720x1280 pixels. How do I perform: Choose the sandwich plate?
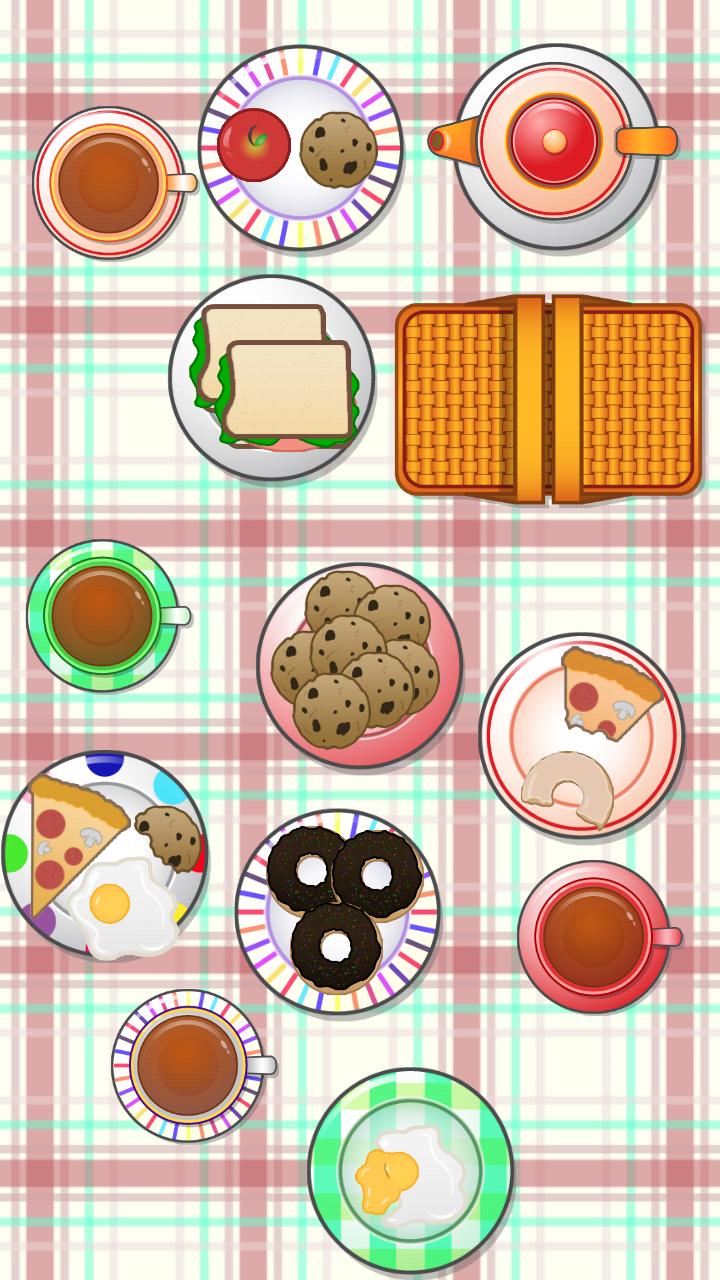(272, 378)
